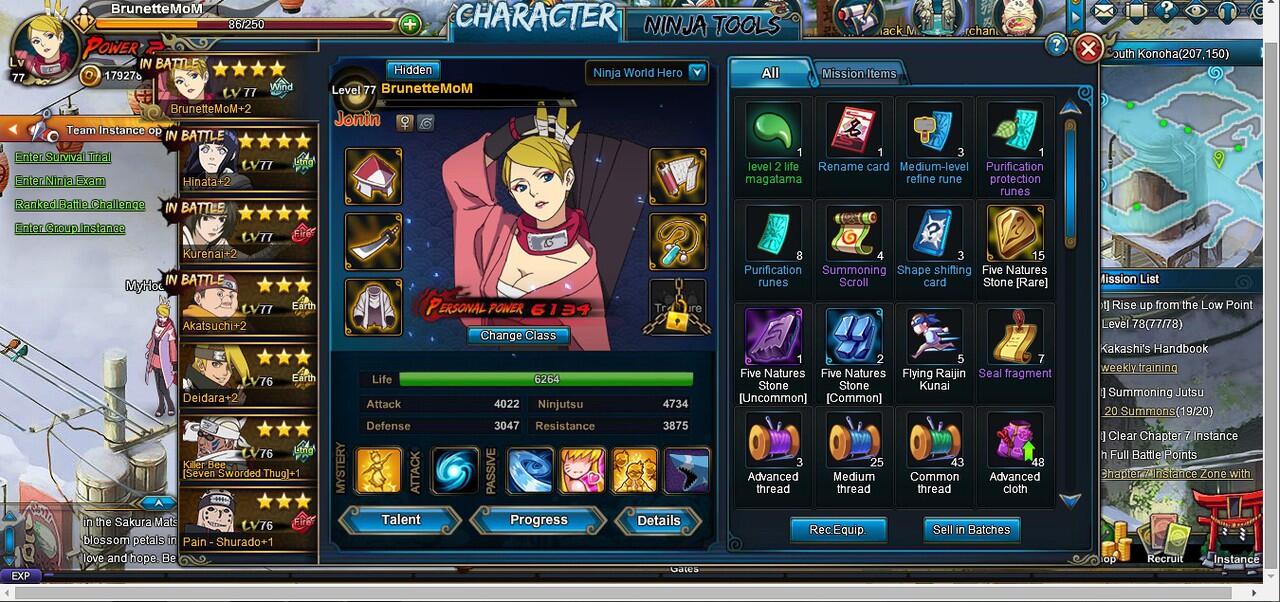This screenshot has width=1280, height=602.
Task: Toggle the Hidden button
Action: (x=413, y=70)
